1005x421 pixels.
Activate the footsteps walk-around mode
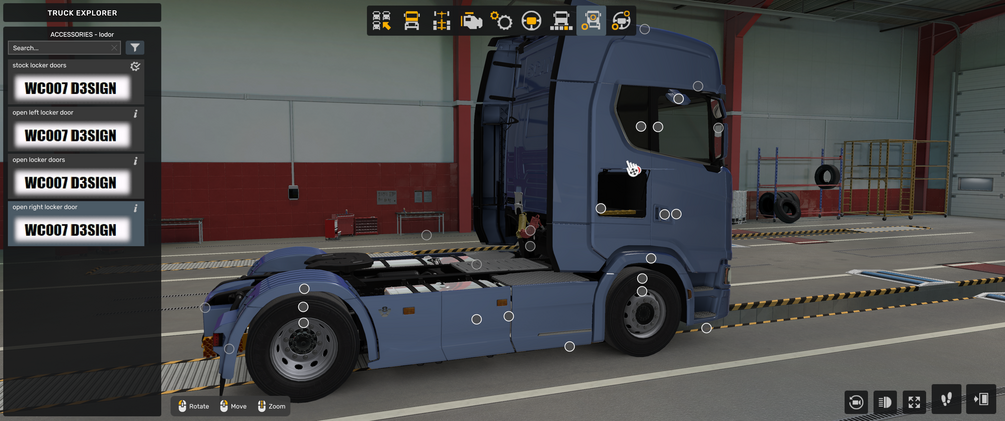click(x=946, y=399)
